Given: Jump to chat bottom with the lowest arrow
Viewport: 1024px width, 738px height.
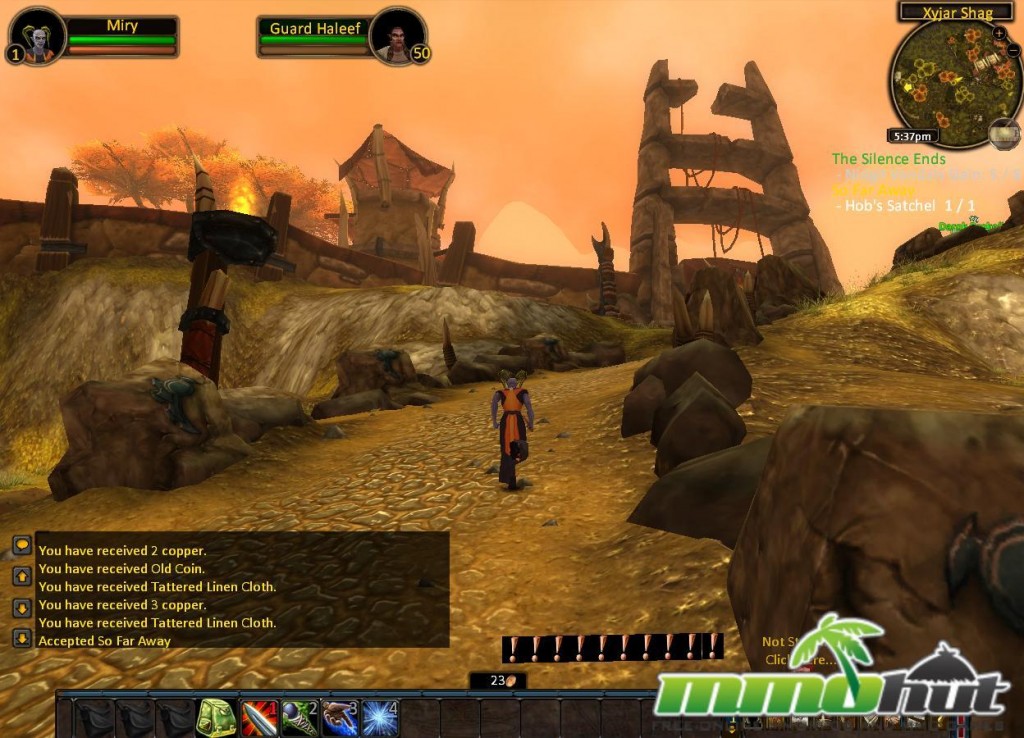Looking at the screenshot, I should (x=22, y=638).
